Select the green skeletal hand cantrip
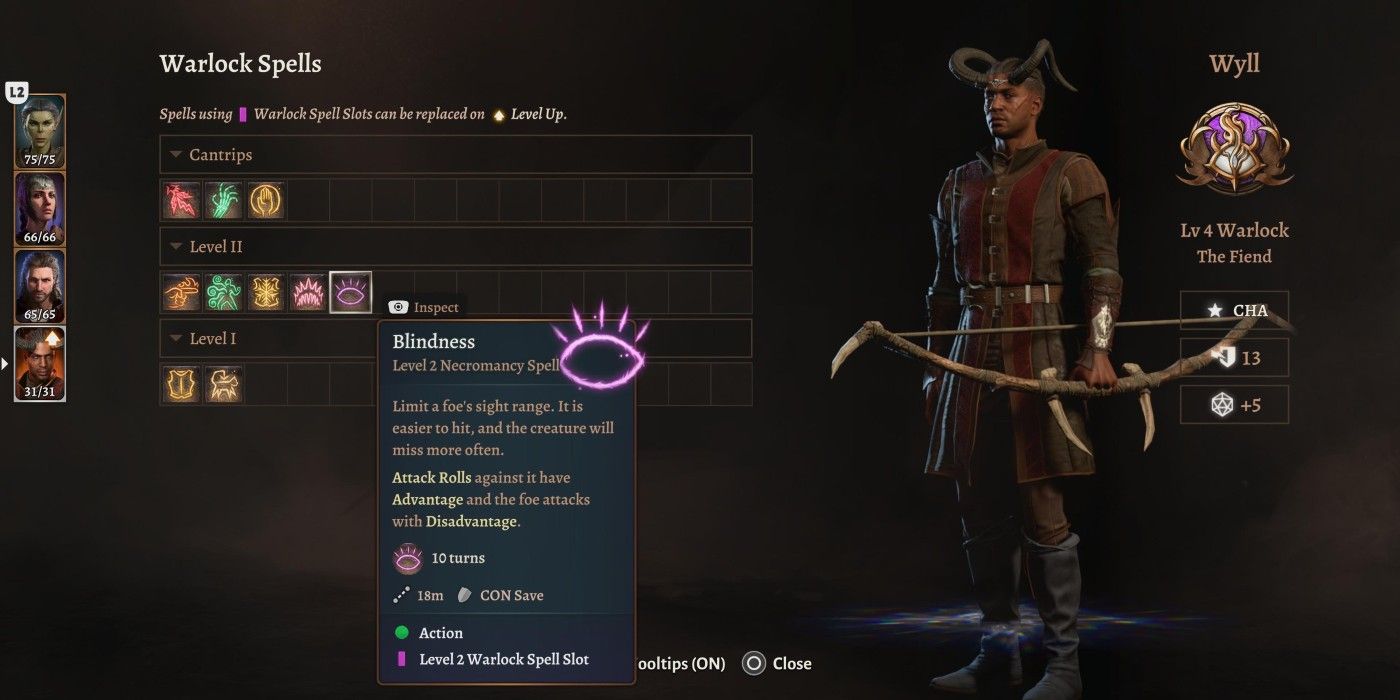The height and width of the screenshot is (700, 1400). (223, 200)
